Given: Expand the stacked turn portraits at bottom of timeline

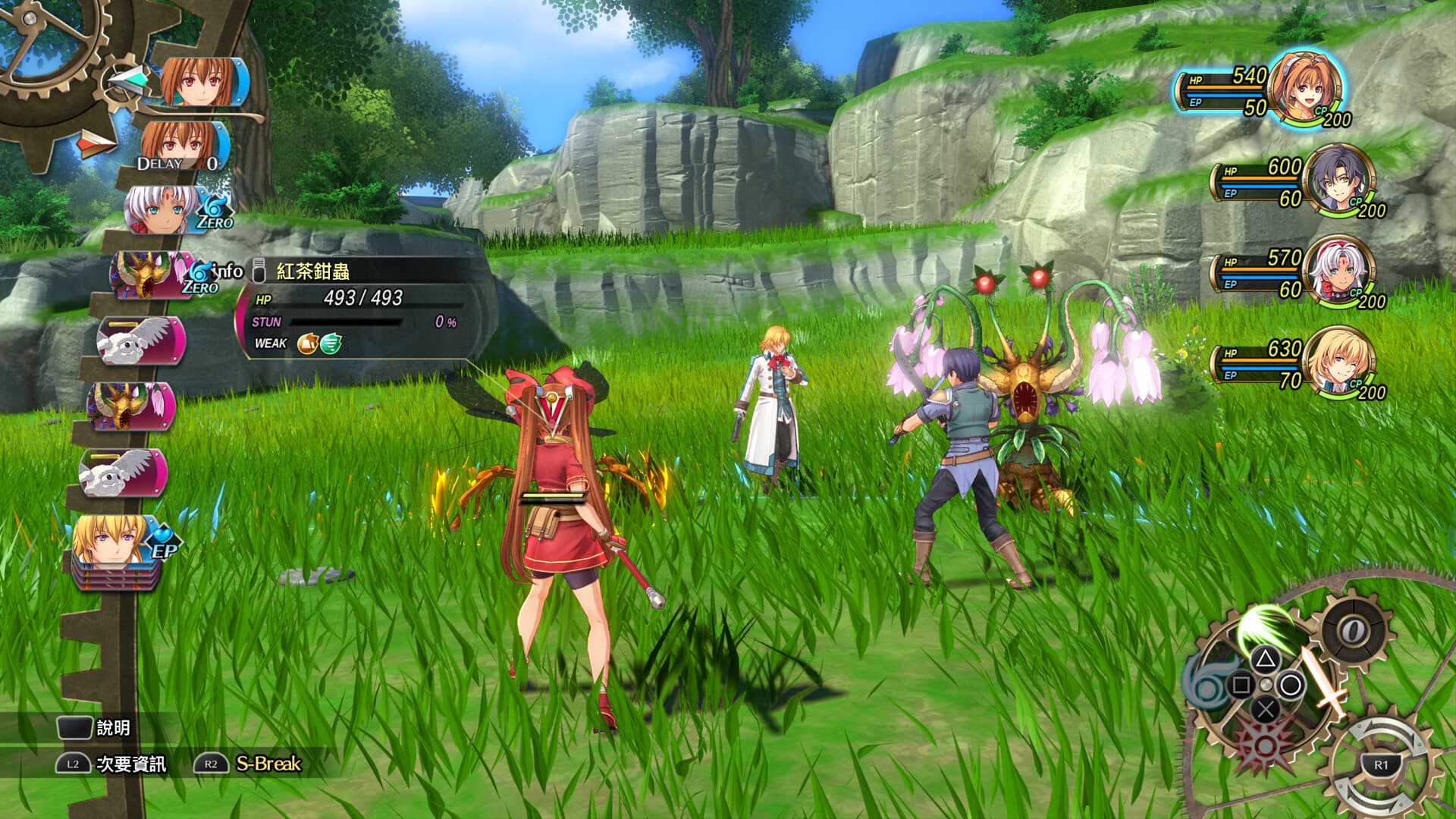Looking at the screenshot, I should 114,580.
